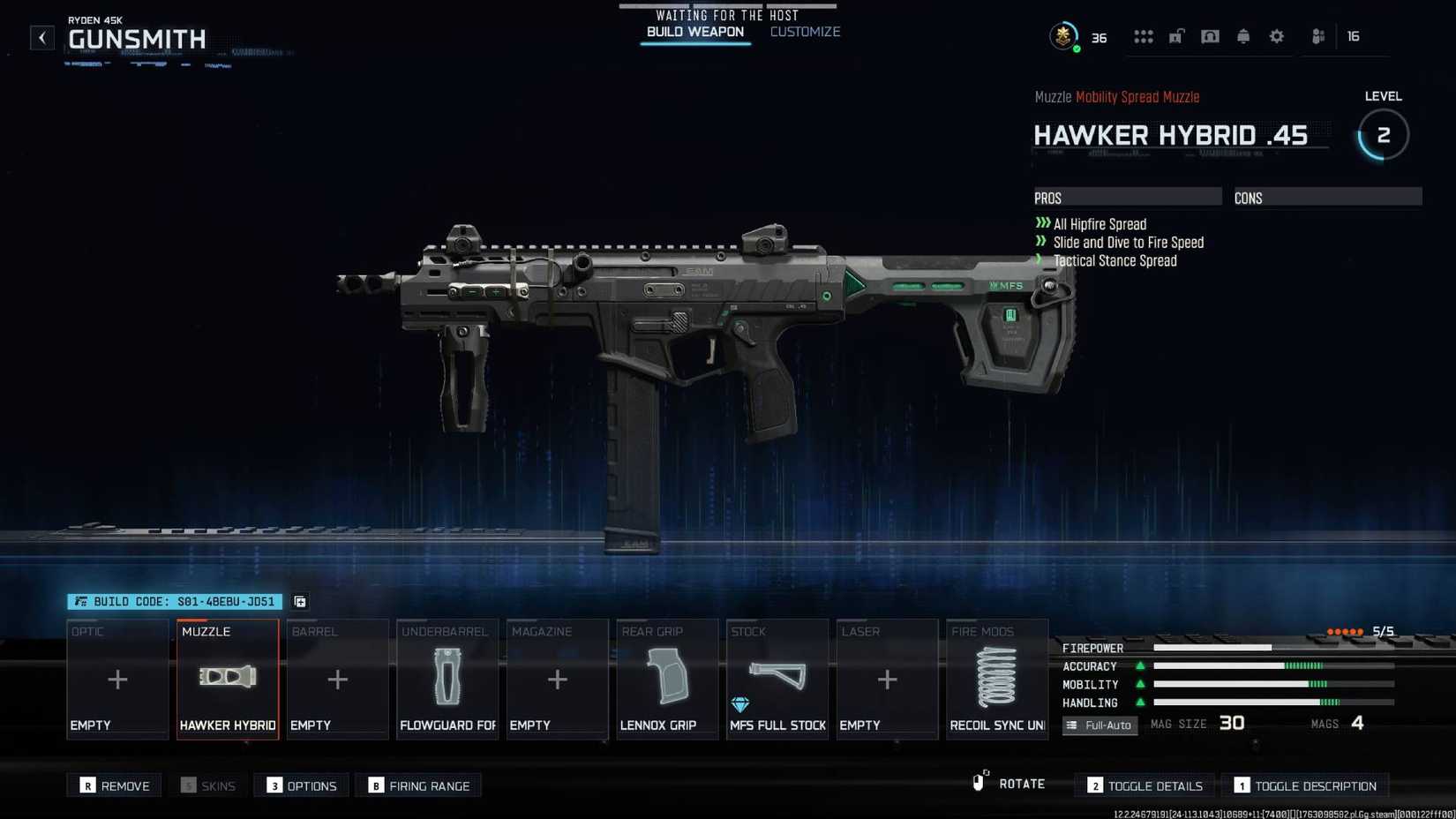Open the Hawker Hybrid muzzle attachment slot
The image size is (1456, 819).
[227, 680]
